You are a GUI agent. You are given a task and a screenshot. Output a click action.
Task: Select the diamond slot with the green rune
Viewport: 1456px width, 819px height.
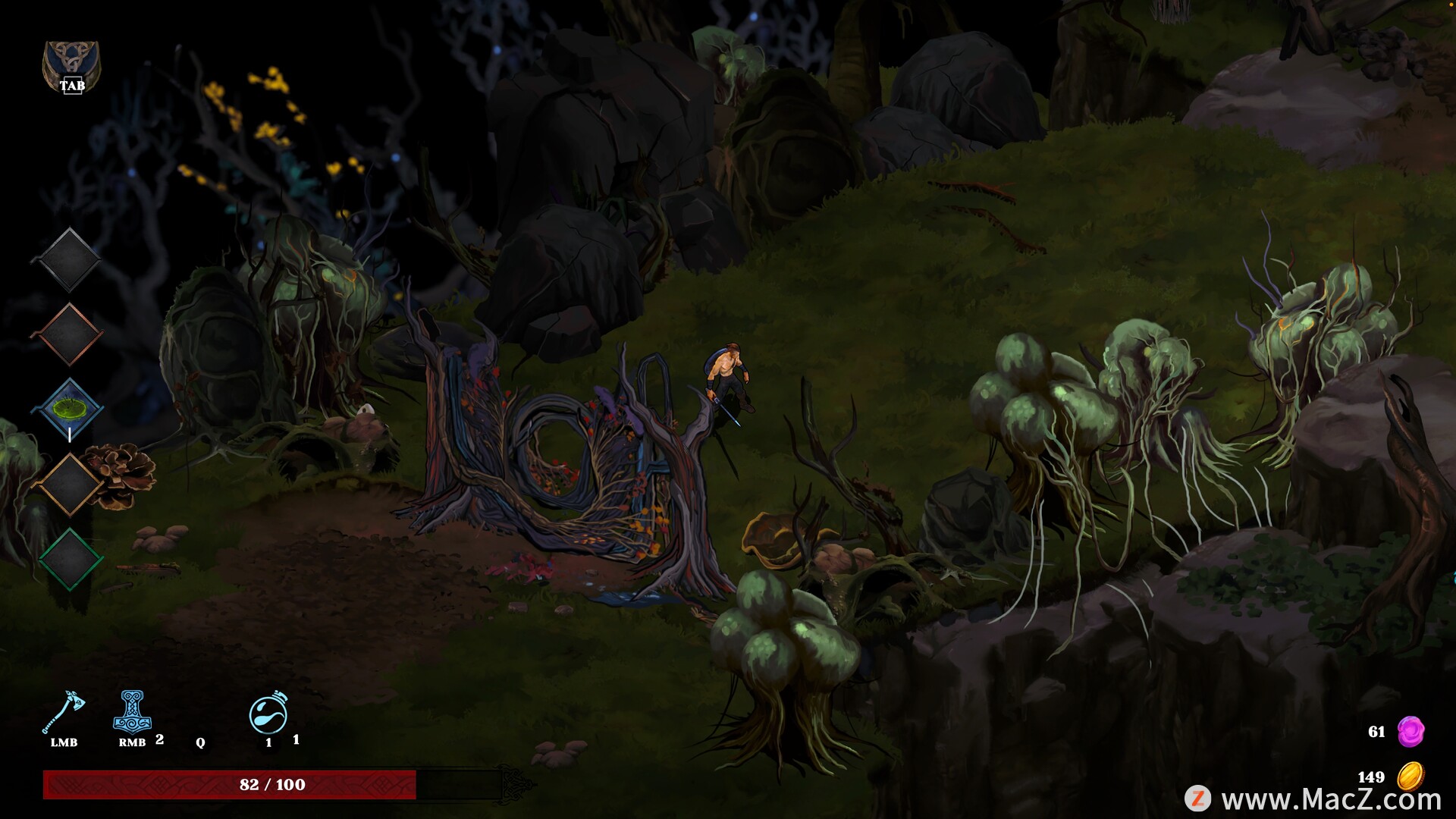[x=69, y=409]
